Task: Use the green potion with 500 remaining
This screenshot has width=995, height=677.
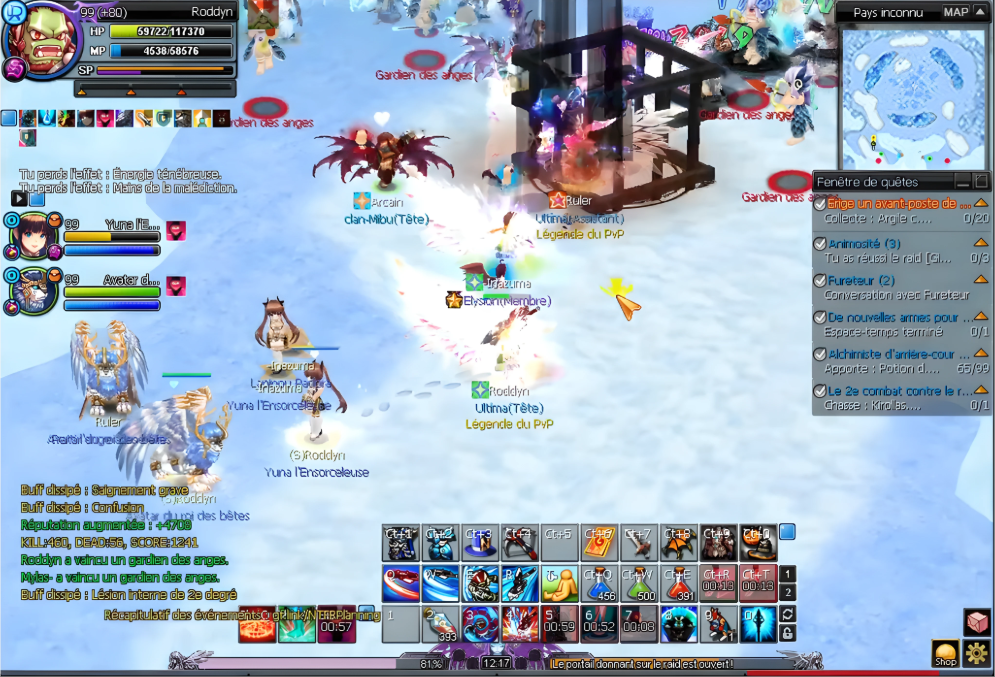Action: coord(638,582)
